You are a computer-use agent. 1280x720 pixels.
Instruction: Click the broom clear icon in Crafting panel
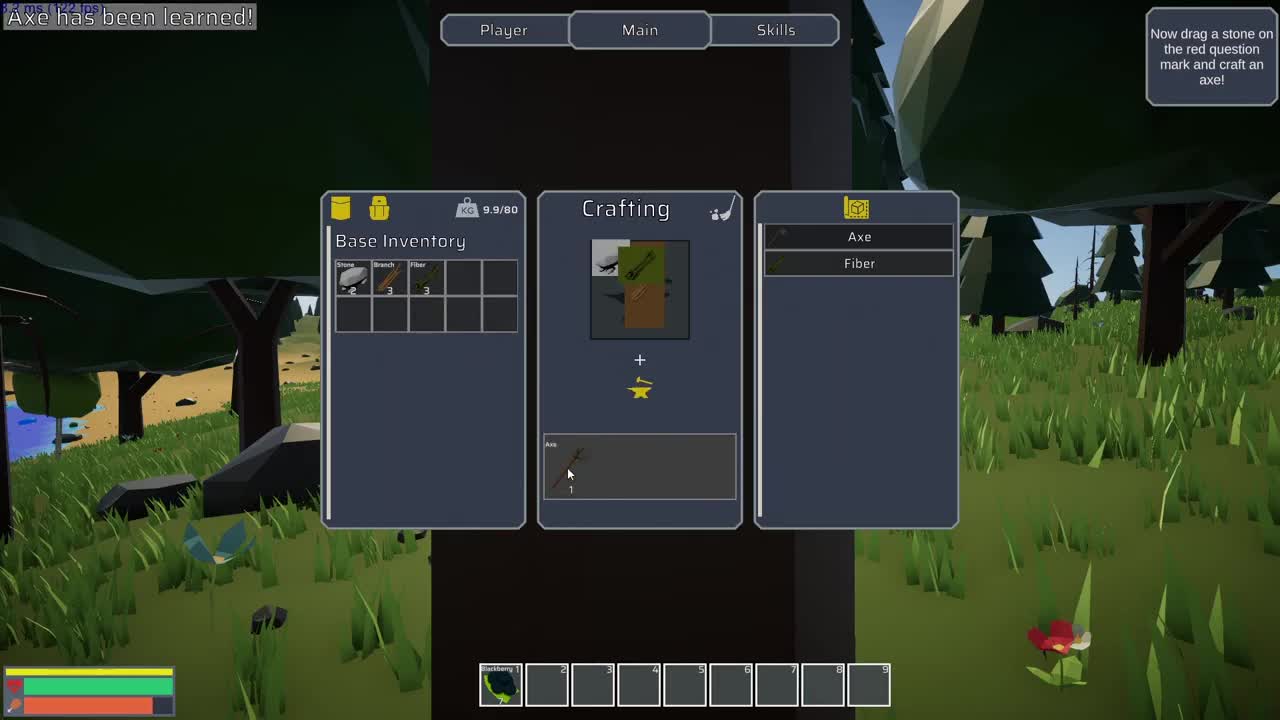pyautogui.click(x=722, y=207)
